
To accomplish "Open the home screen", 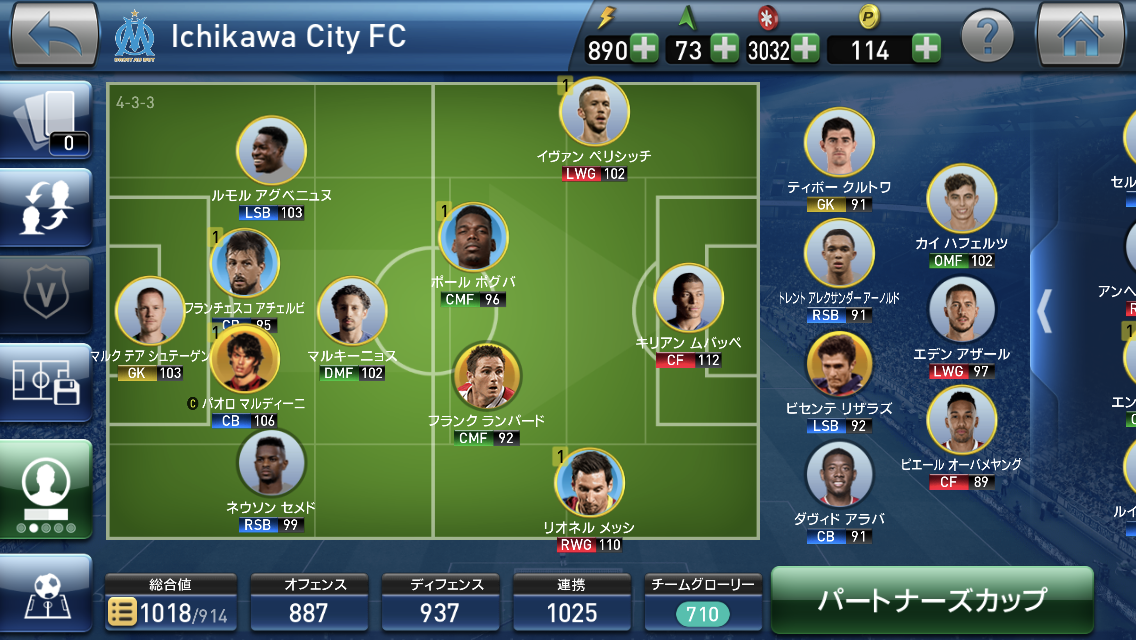I will (x=1081, y=34).
